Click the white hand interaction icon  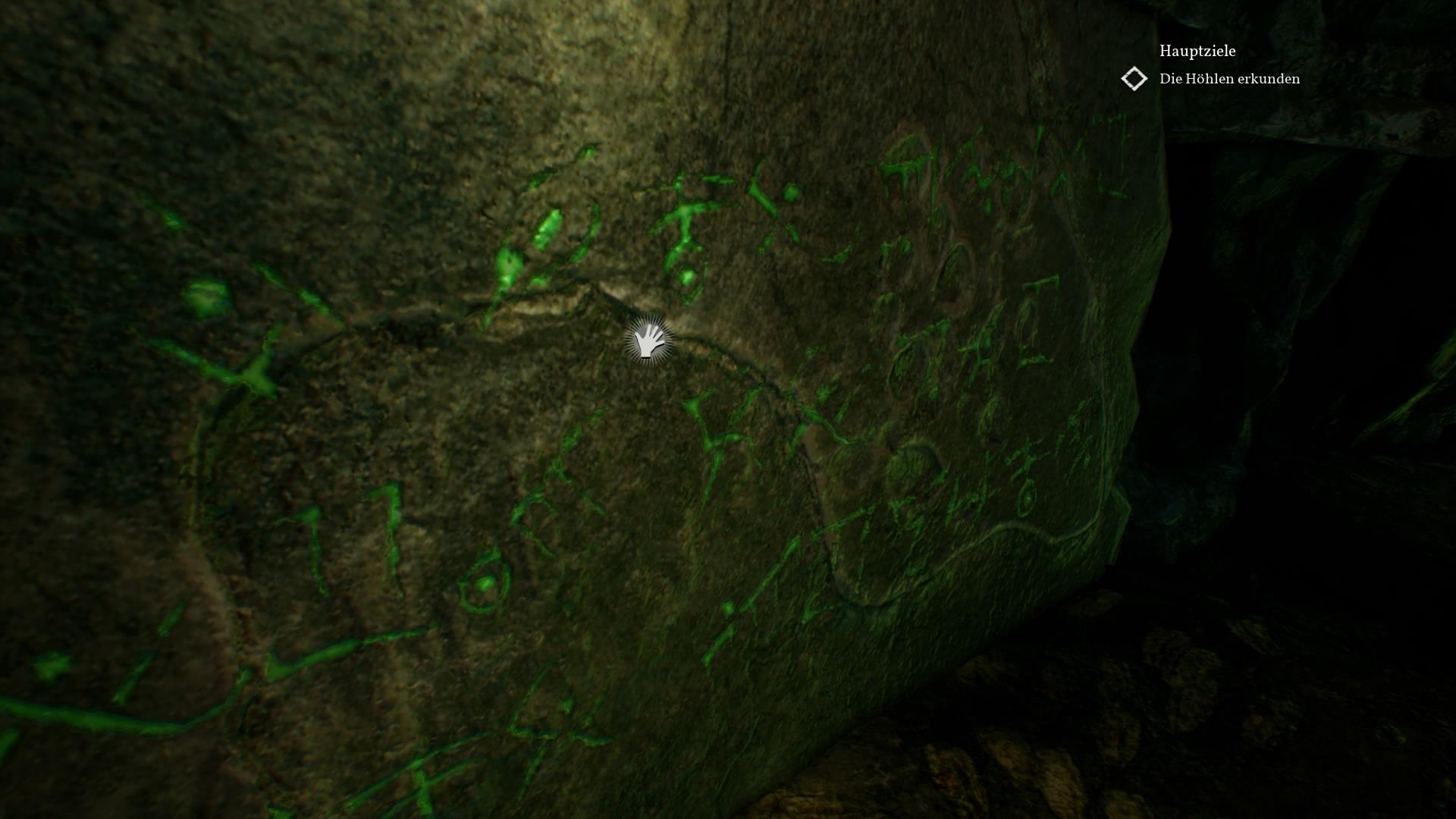[648, 343]
